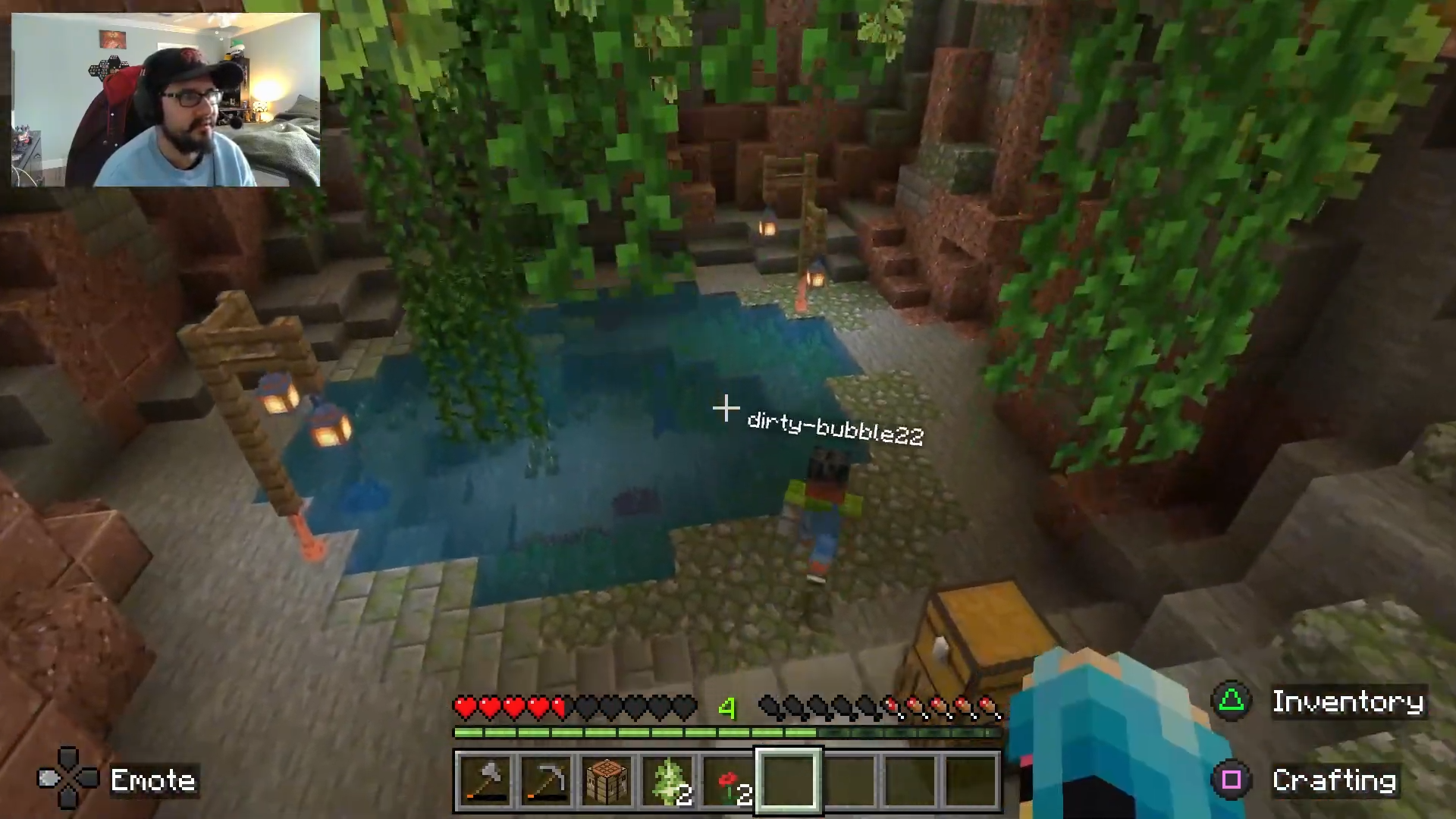Select the stone axe hotbar slot

[485, 781]
